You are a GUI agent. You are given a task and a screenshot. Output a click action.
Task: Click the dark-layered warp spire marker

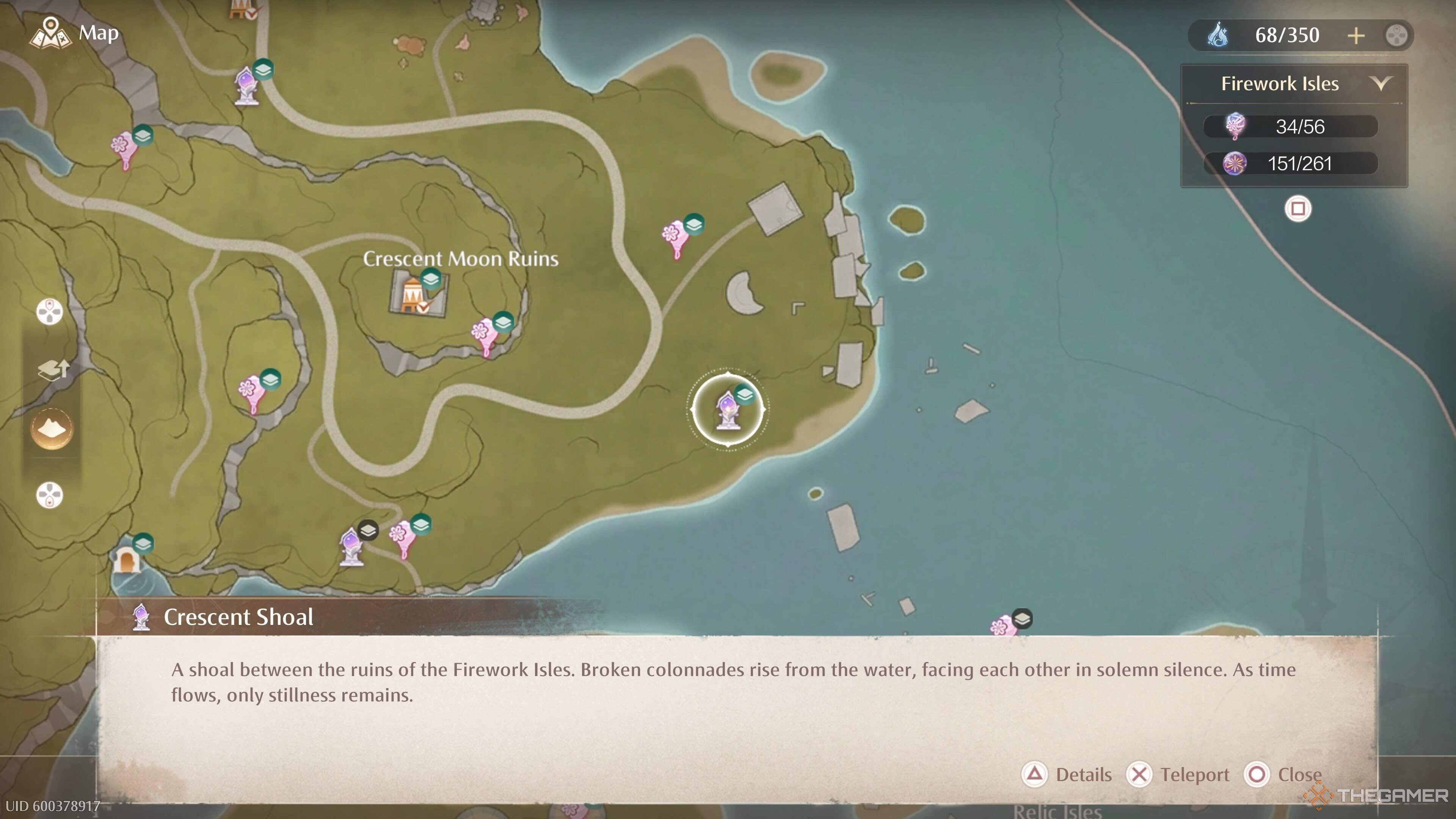click(x=351, y=546)
